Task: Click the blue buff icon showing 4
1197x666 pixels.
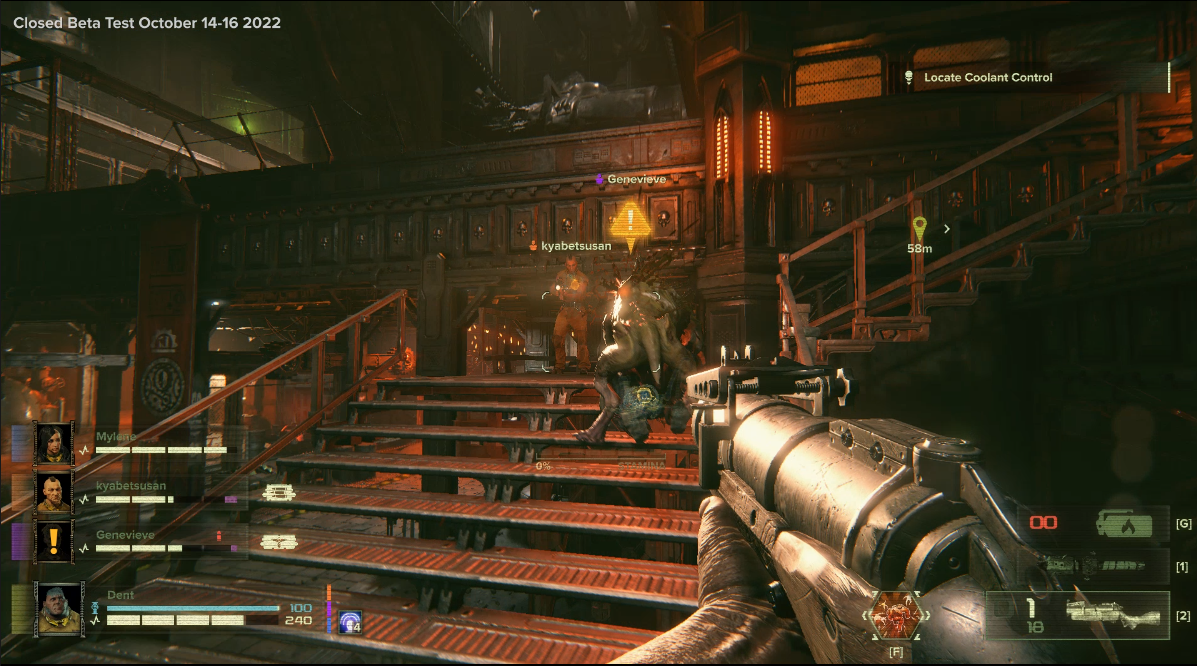Action: [x=349, y=621]
